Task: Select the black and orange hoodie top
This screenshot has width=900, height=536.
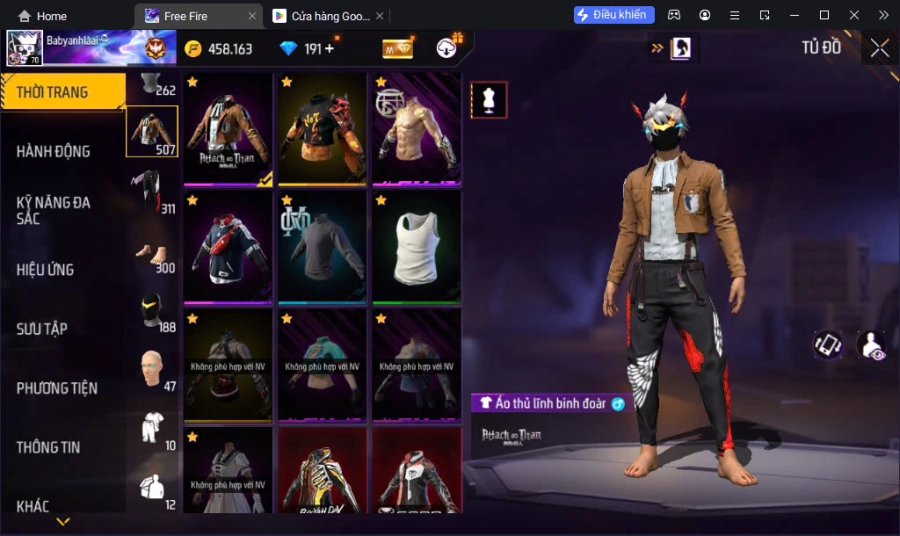Action: point(322,129)
